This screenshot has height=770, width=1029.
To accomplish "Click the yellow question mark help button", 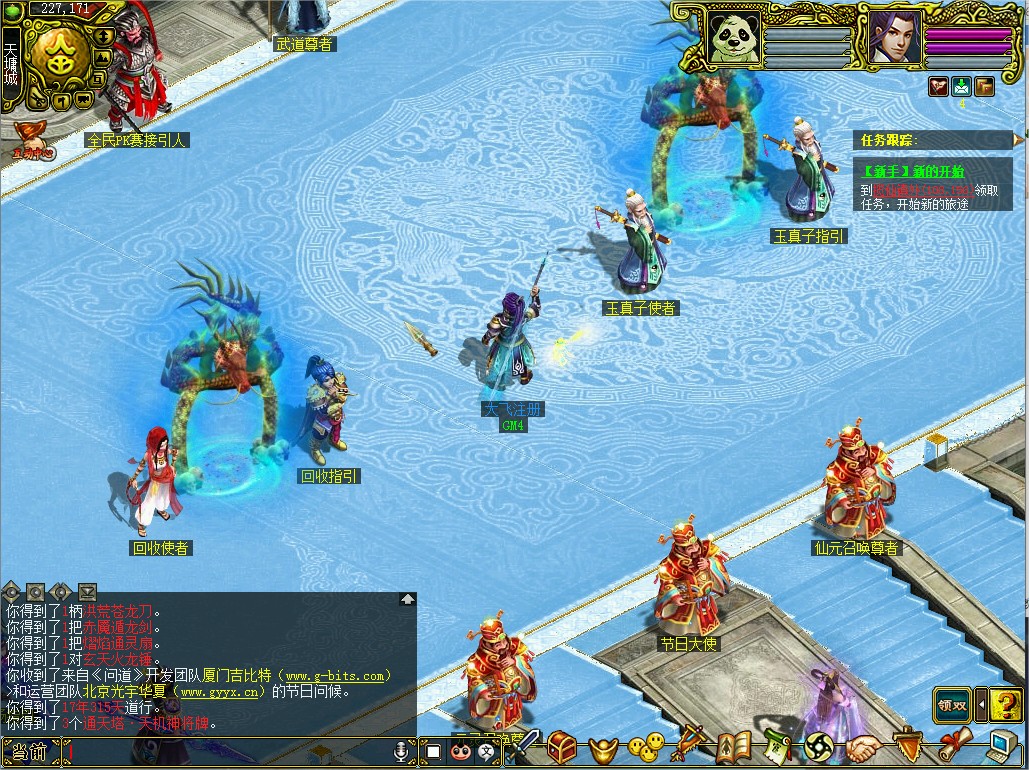I will (x=1005, y=704).
